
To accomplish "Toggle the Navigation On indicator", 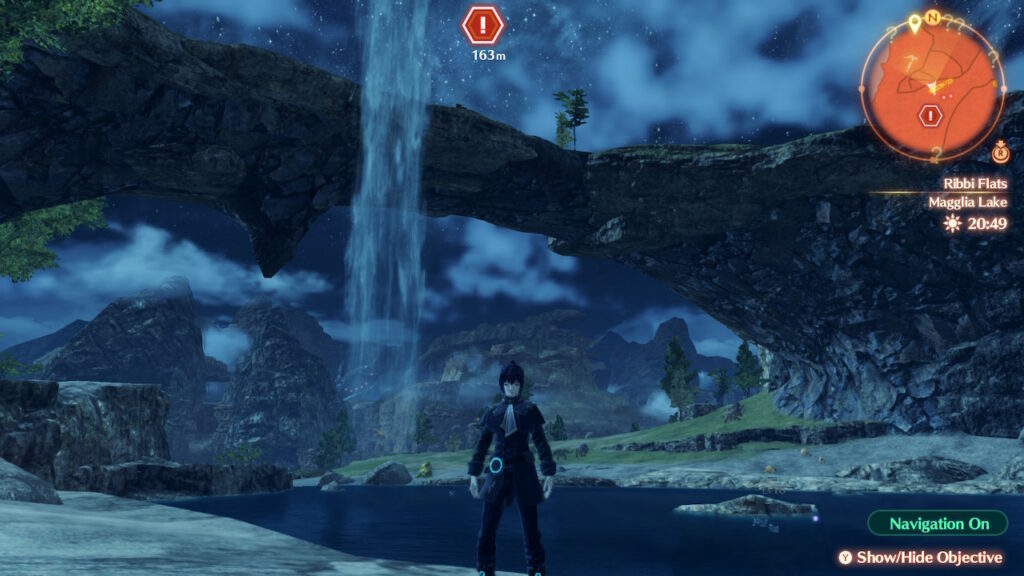I will pyautogui.click(x=938, y=523).
